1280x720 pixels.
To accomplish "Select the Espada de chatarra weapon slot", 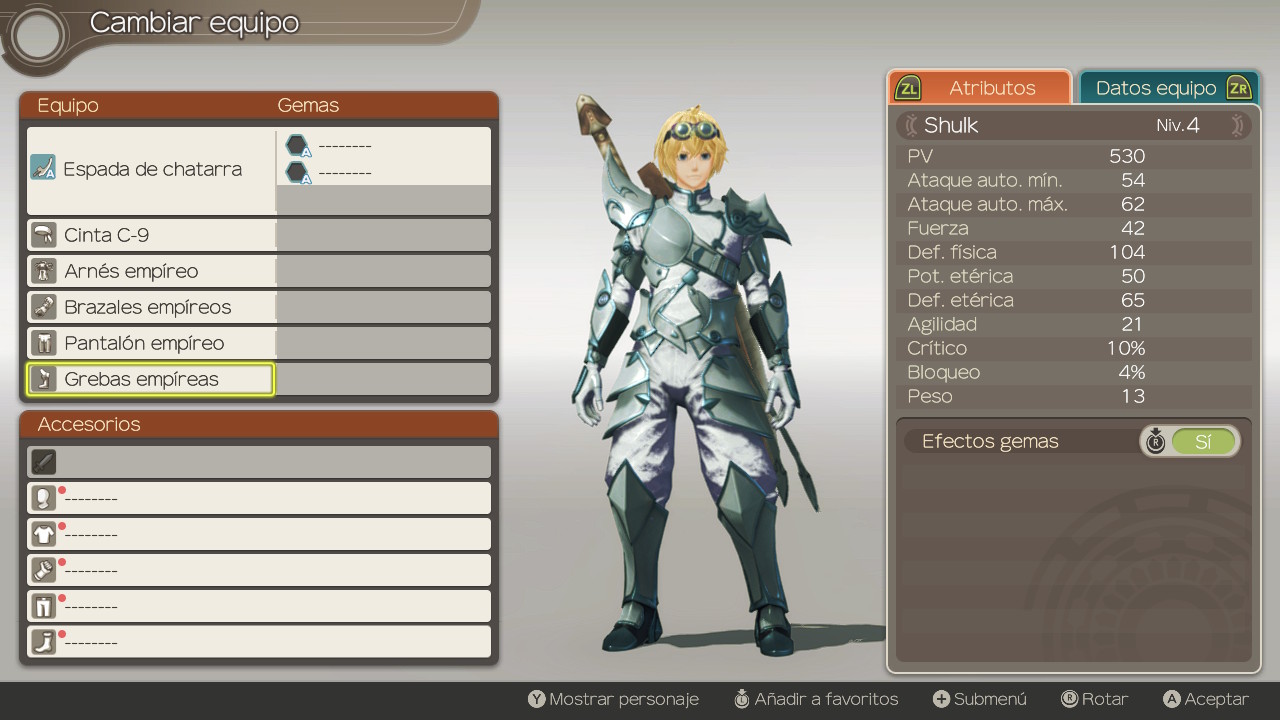I will (x=152, y=169).
